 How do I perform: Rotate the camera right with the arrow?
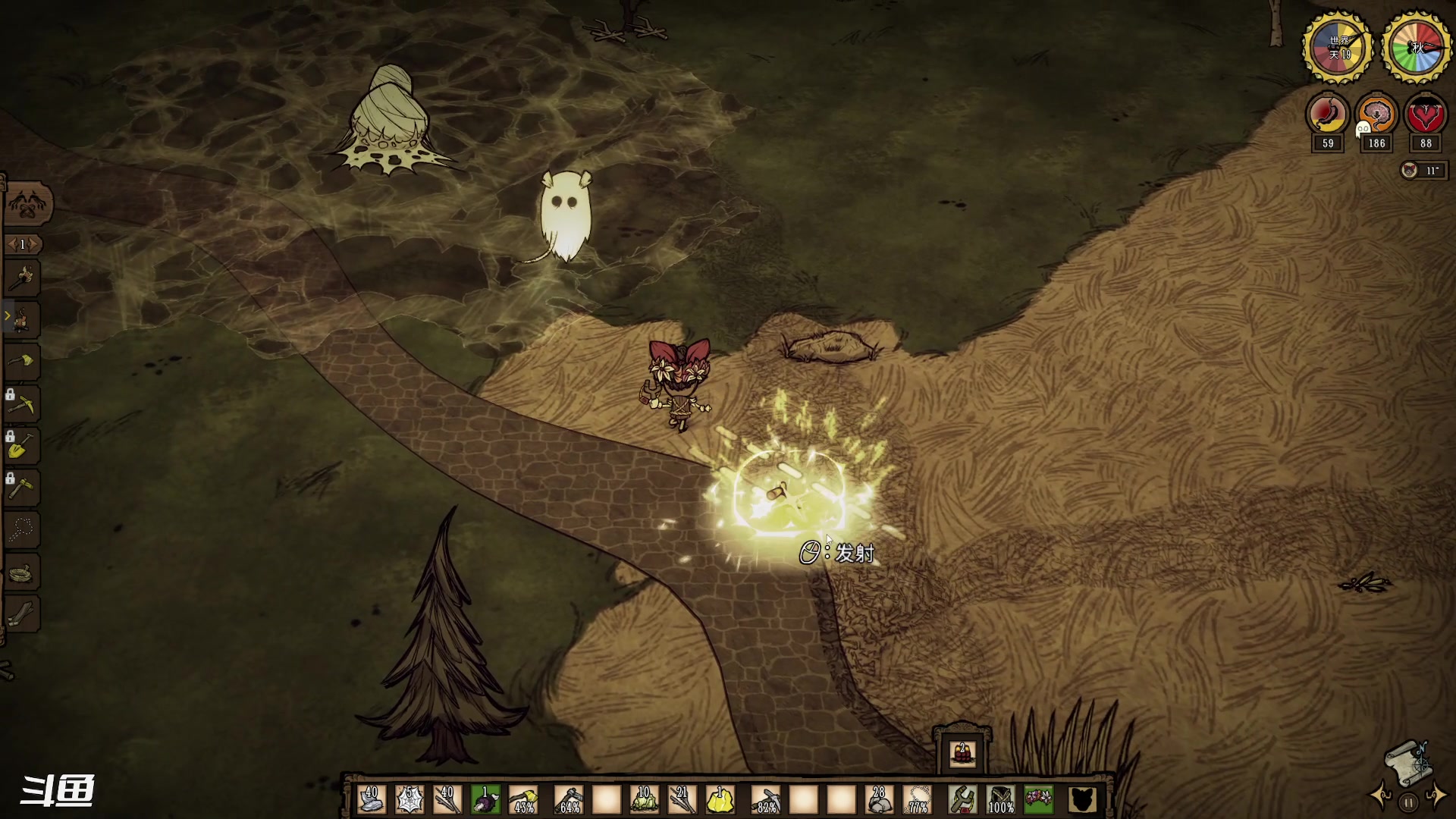(x=1437, y=798)
